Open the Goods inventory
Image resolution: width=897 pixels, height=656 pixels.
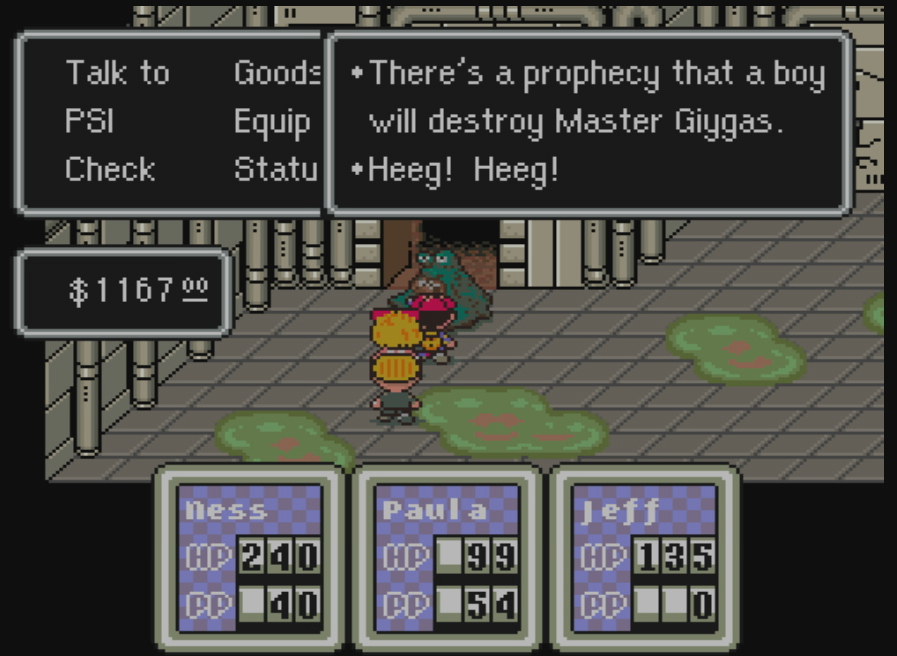pos(277,73)
